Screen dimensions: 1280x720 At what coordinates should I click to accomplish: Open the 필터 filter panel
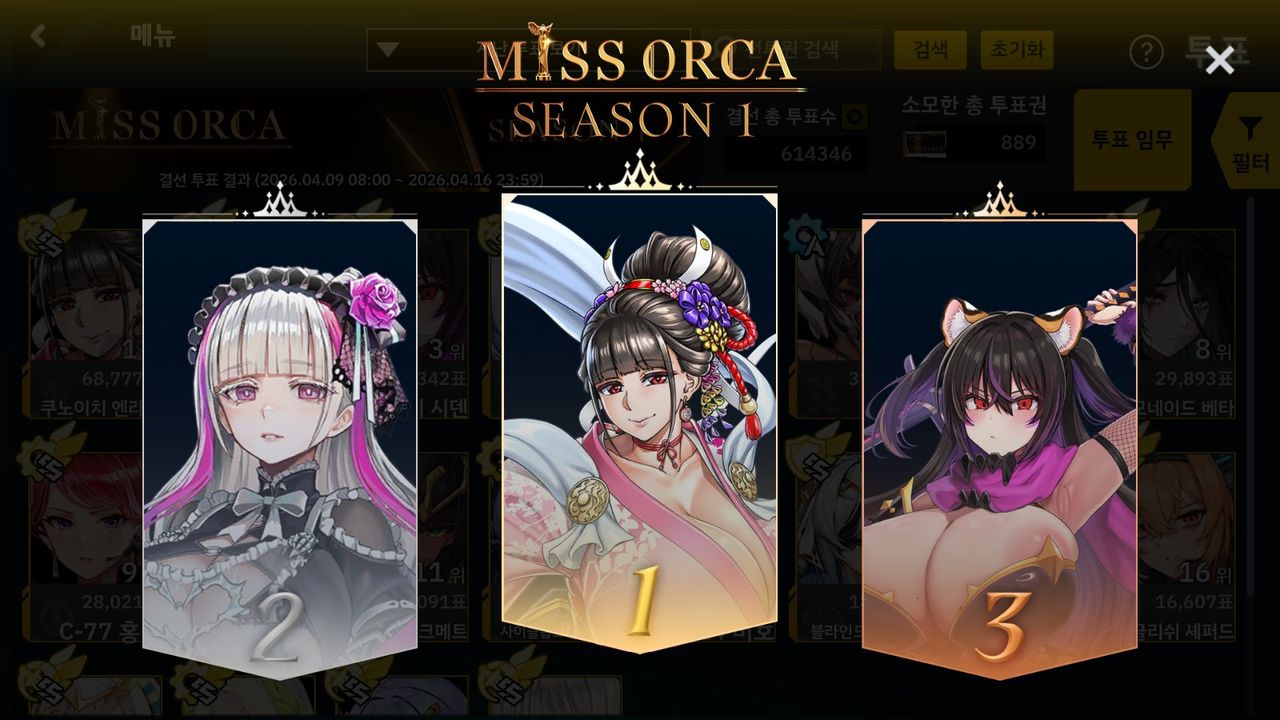(1249, 142)
